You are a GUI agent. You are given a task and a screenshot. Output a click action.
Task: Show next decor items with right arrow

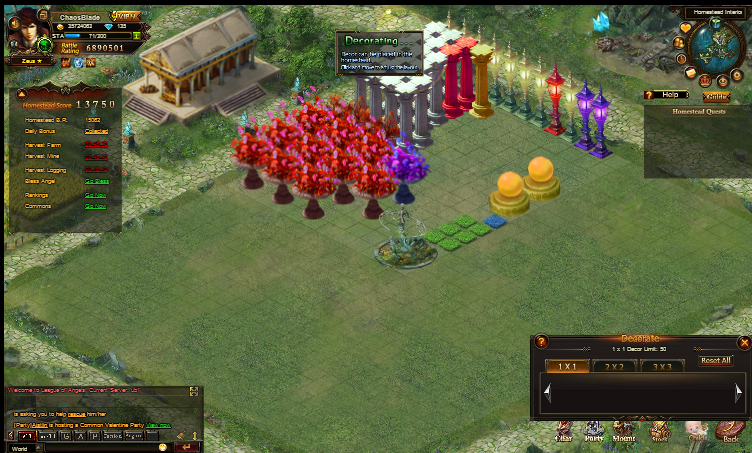738,394
